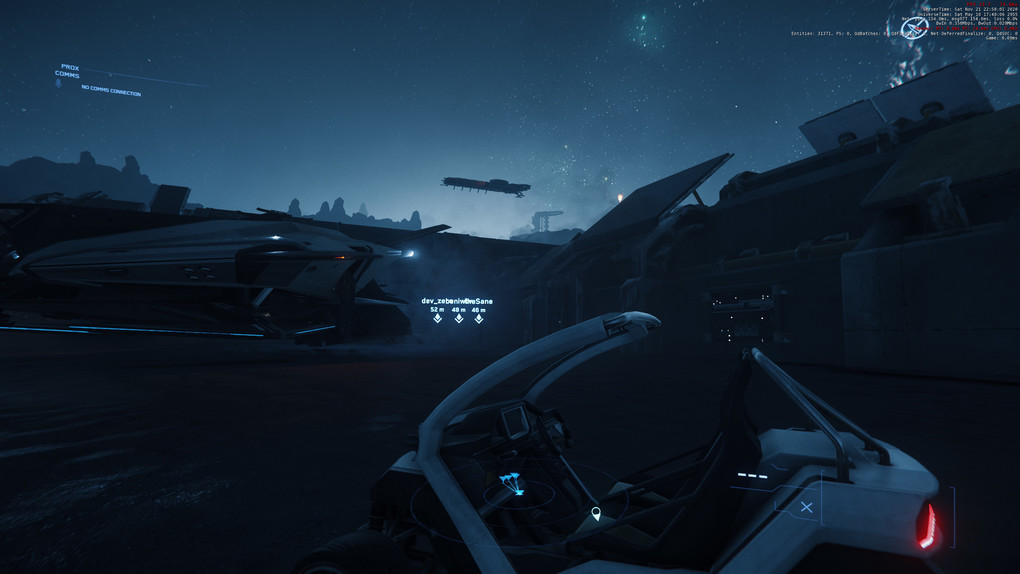Click the circular radar display
Viewport: 1020px width, 574px height.
(515, 490)
